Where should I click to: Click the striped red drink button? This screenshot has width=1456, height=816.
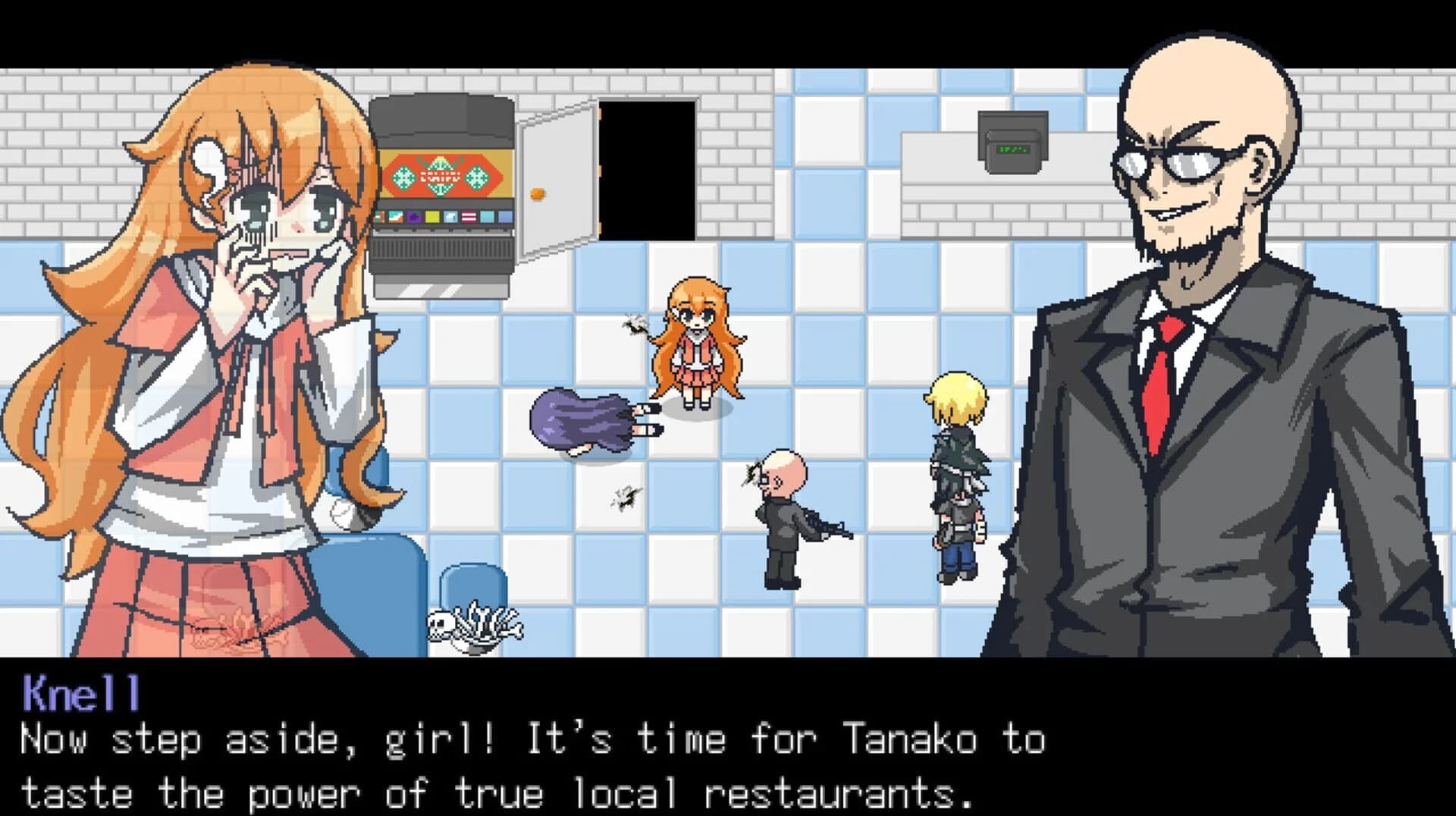pos(469,216)
